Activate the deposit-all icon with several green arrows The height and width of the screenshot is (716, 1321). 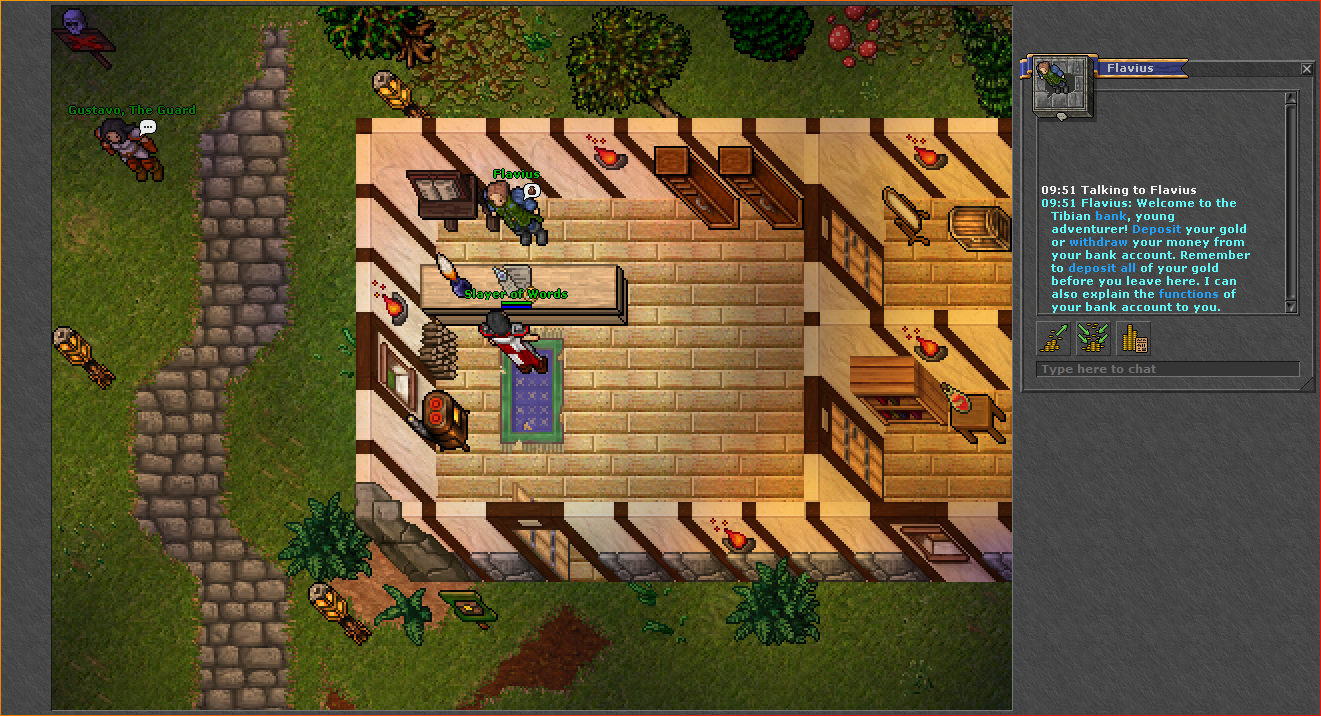[1093, 338]
